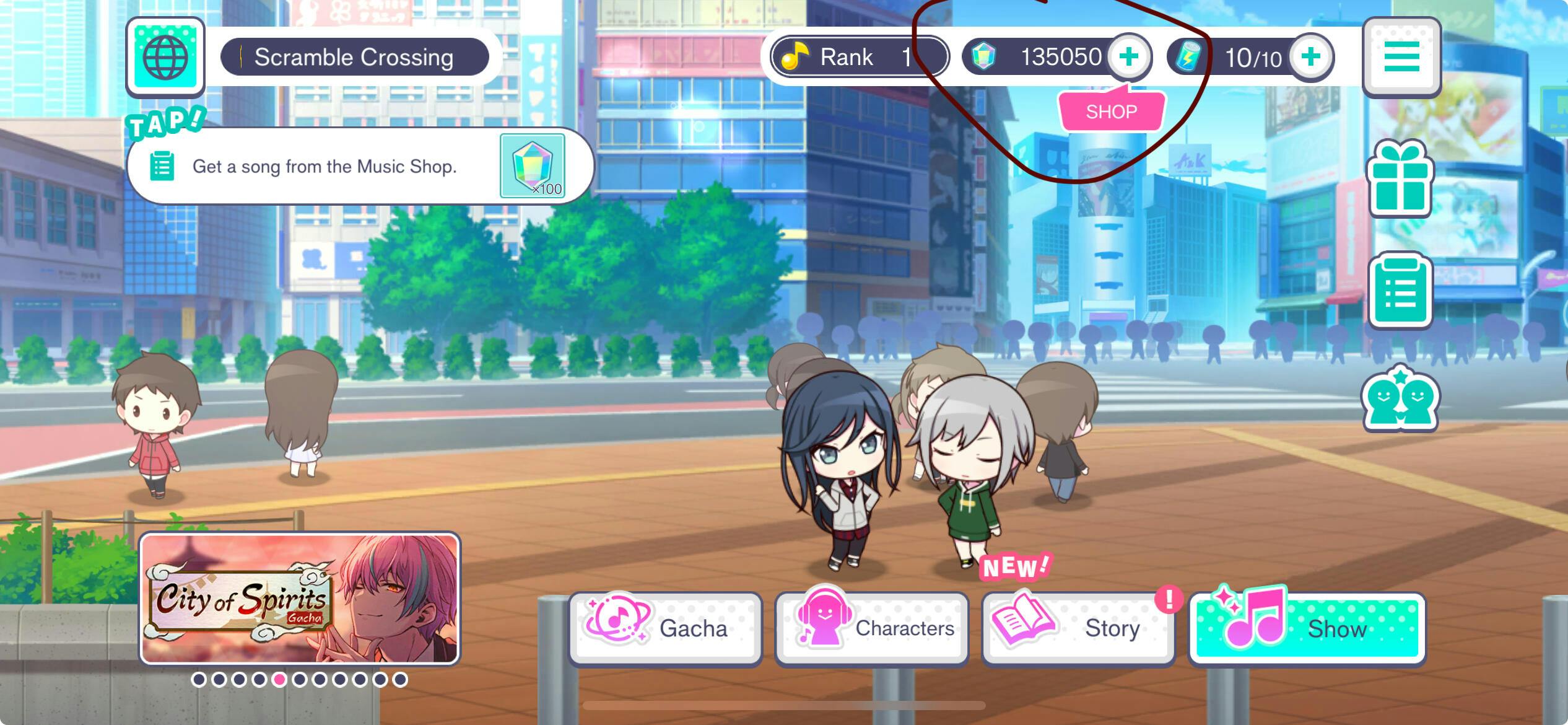
Task: Click the pink SHOP tooltip label
Action: (1111, 112)
